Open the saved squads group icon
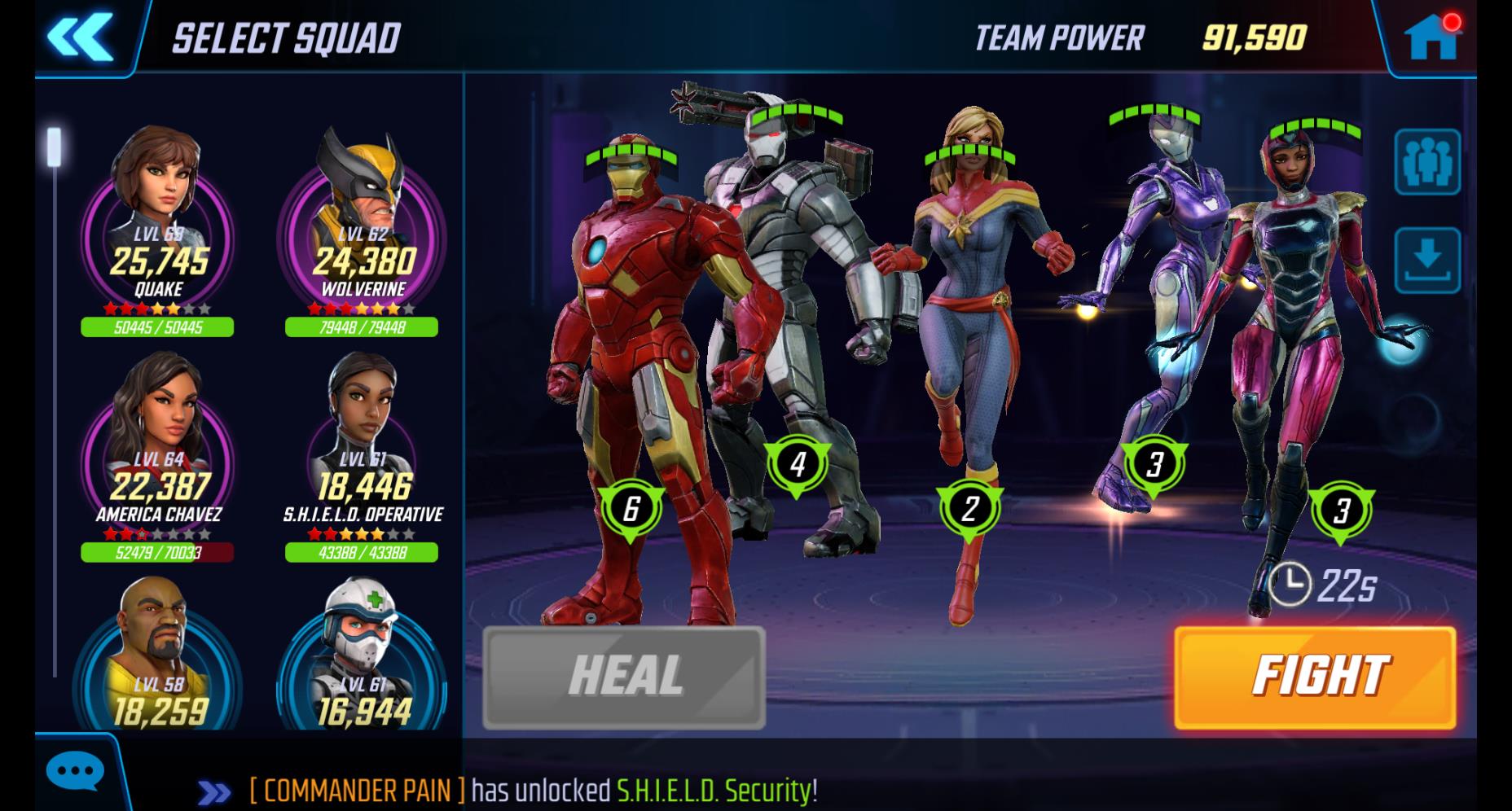1512x811 pixels. click(x=1426, y=162)
